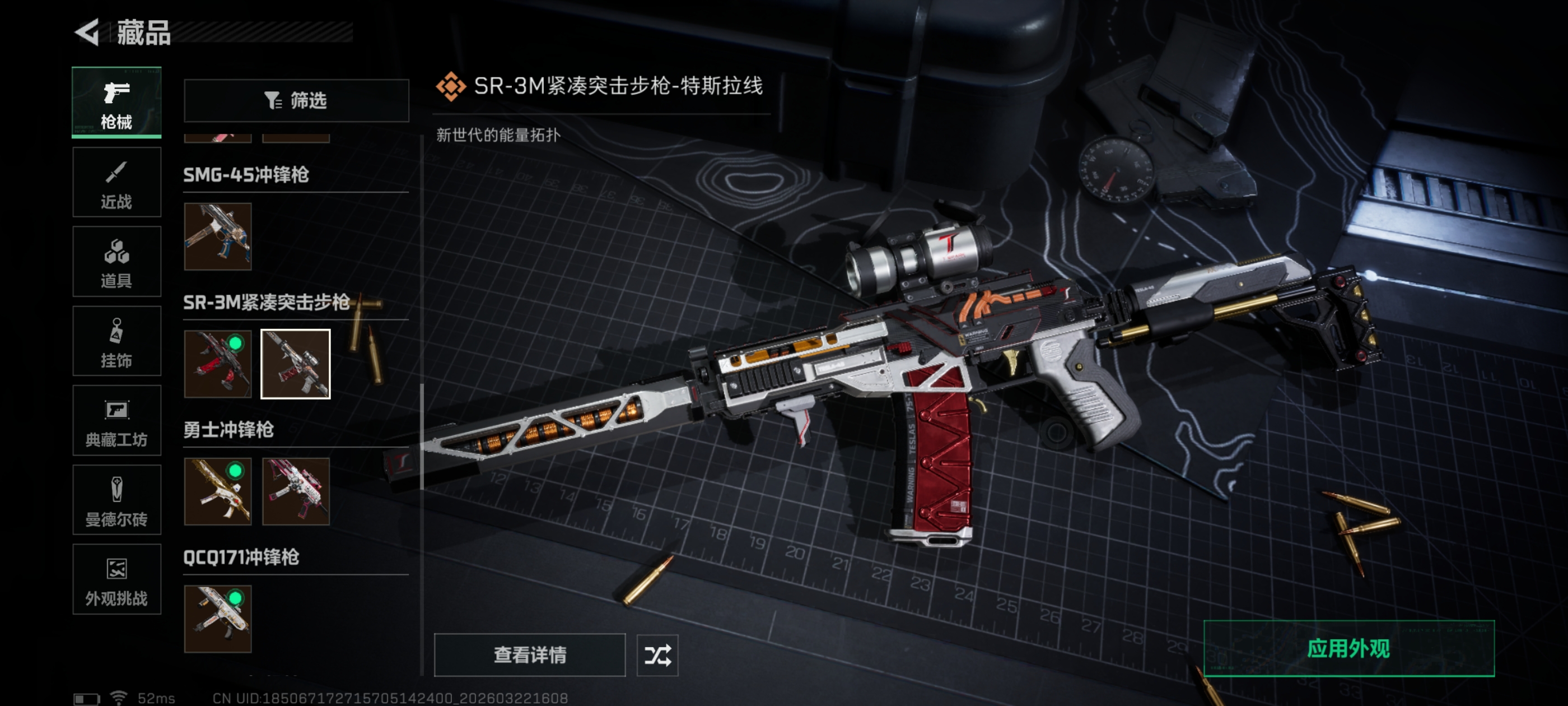Image resolution: width=1568 pixels, height=706 pixels.
Task: Open the 外观挑战 appearance challenge tab
Action: pos(116,579)
